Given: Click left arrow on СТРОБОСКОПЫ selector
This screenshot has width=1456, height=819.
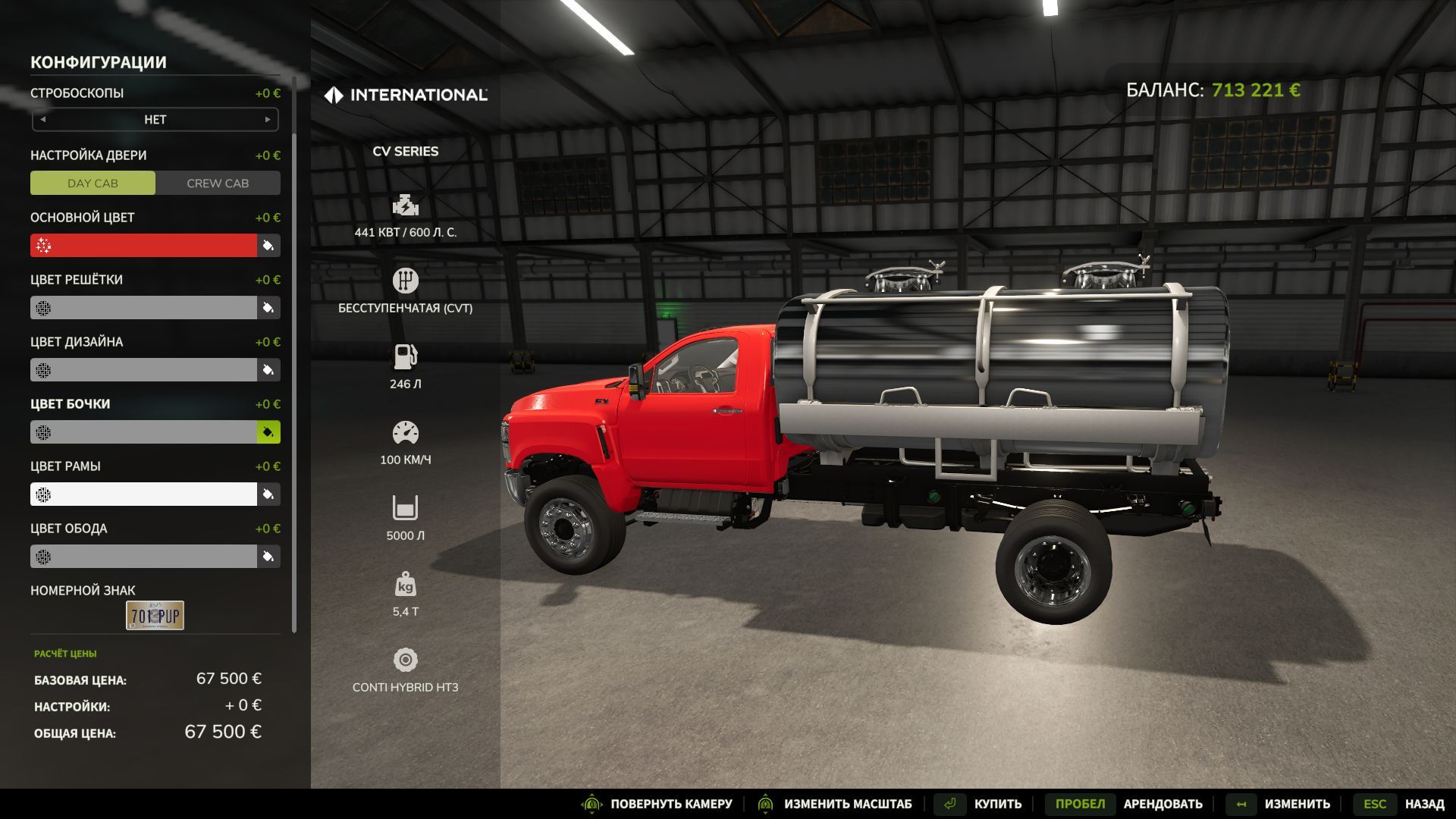Looking at the screenshot, I should point(44,119).
